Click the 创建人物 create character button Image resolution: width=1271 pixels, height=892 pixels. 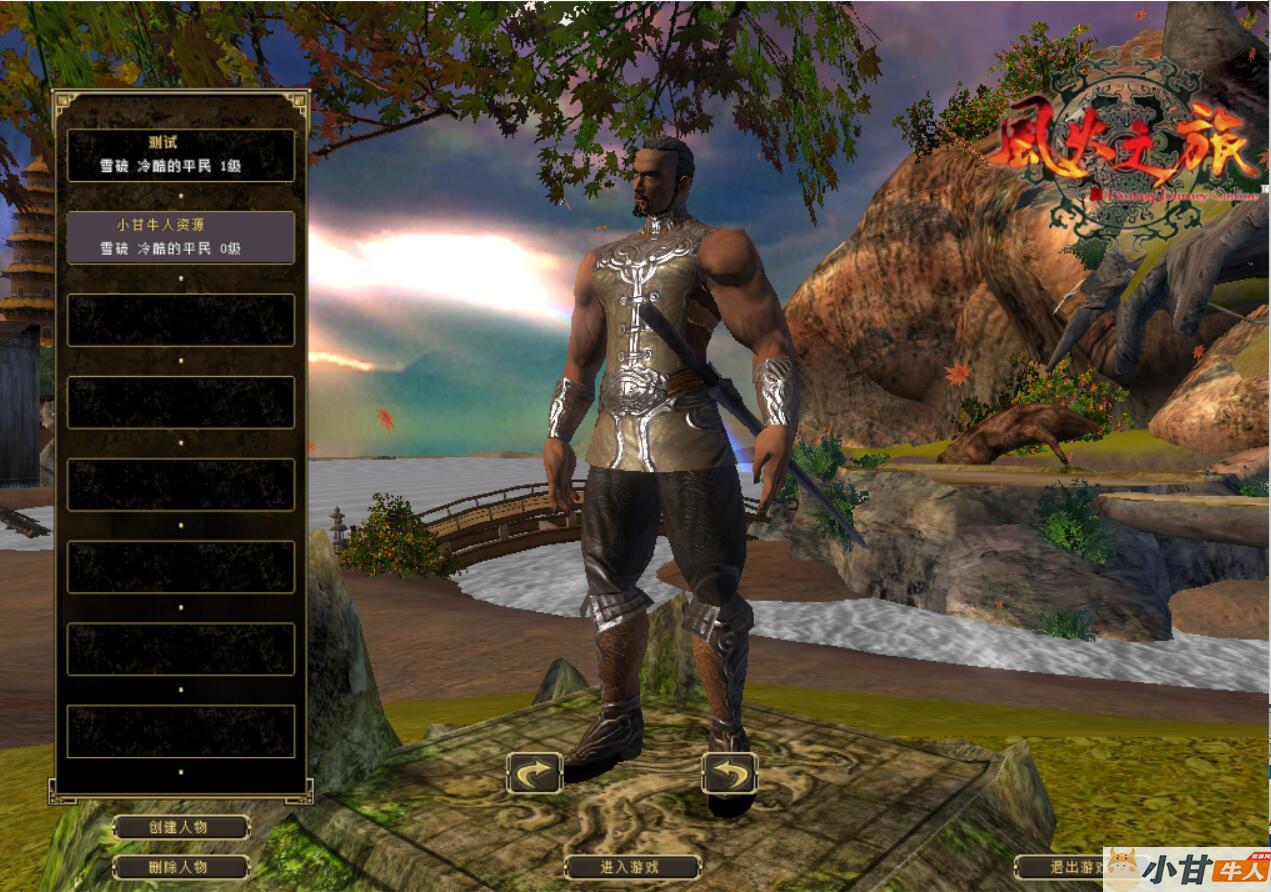click(181, 827)
